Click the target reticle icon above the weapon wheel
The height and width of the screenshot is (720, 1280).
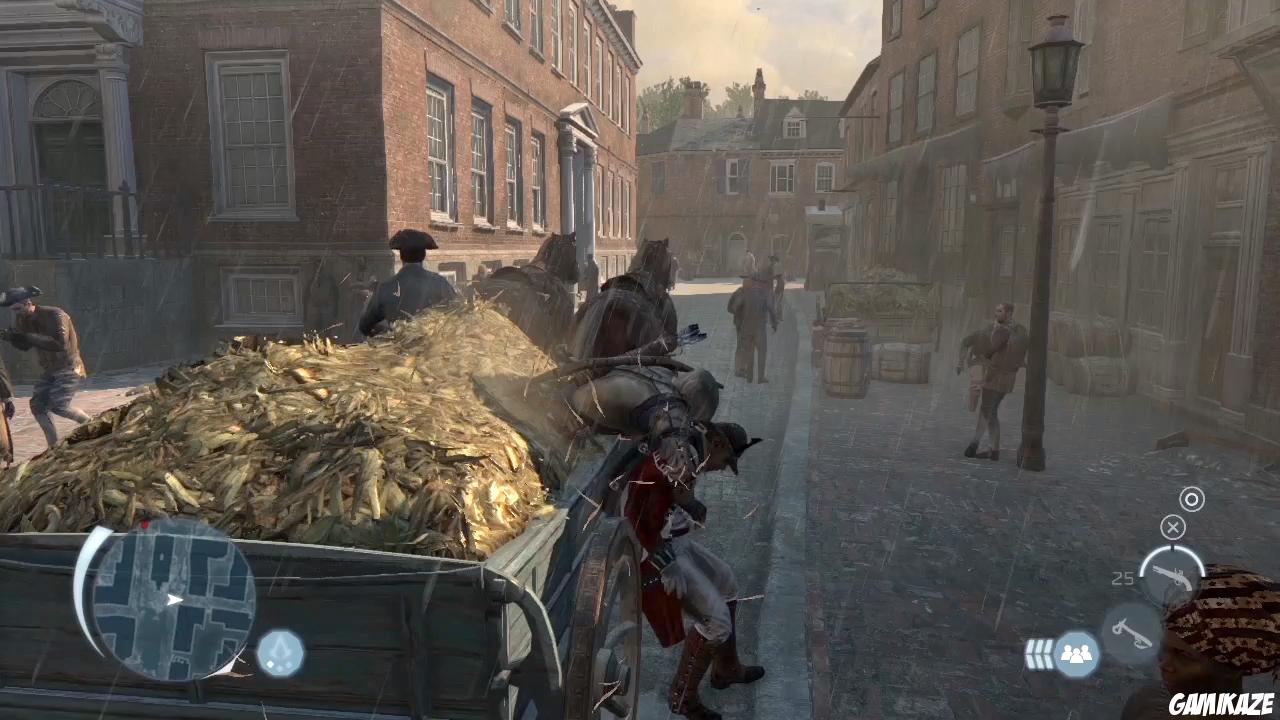click(x=1191, y=499)
